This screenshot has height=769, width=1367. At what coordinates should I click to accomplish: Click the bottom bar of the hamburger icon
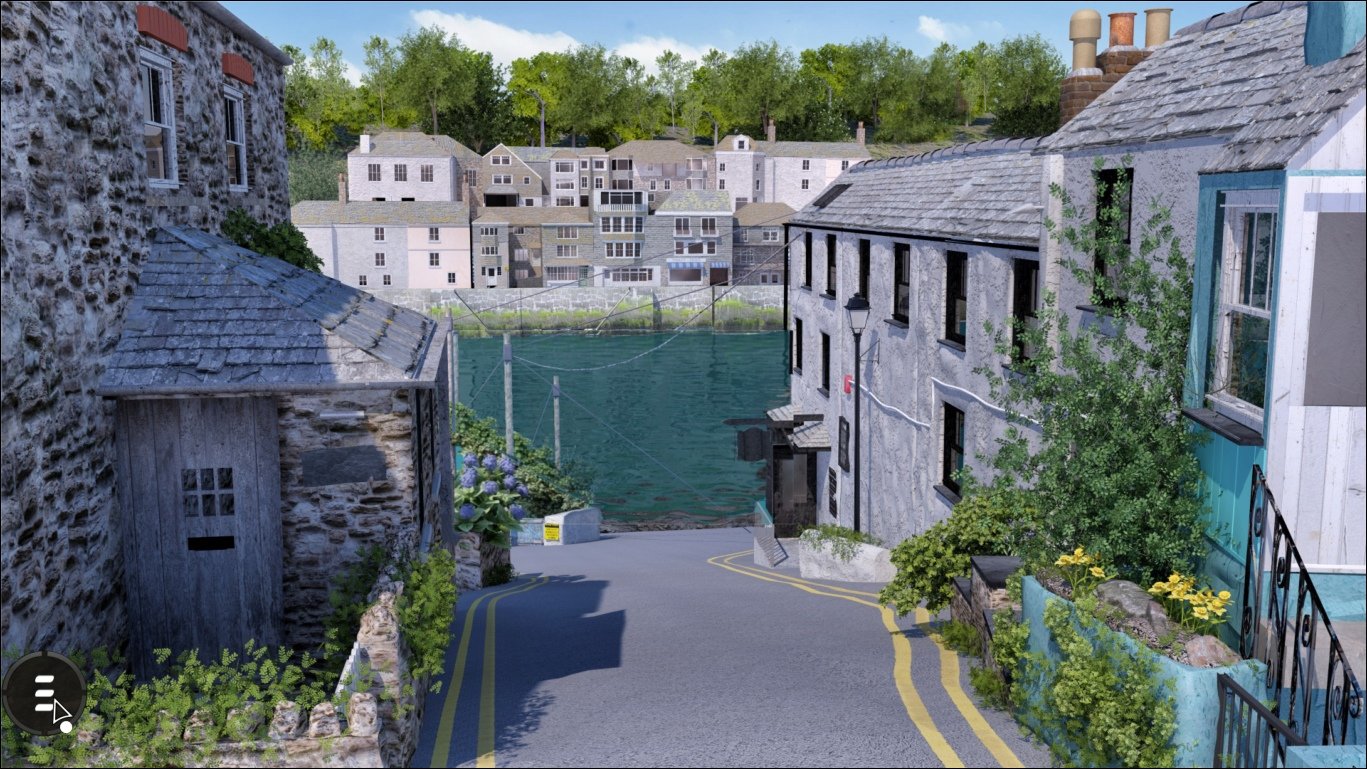(x=43, y=706)
